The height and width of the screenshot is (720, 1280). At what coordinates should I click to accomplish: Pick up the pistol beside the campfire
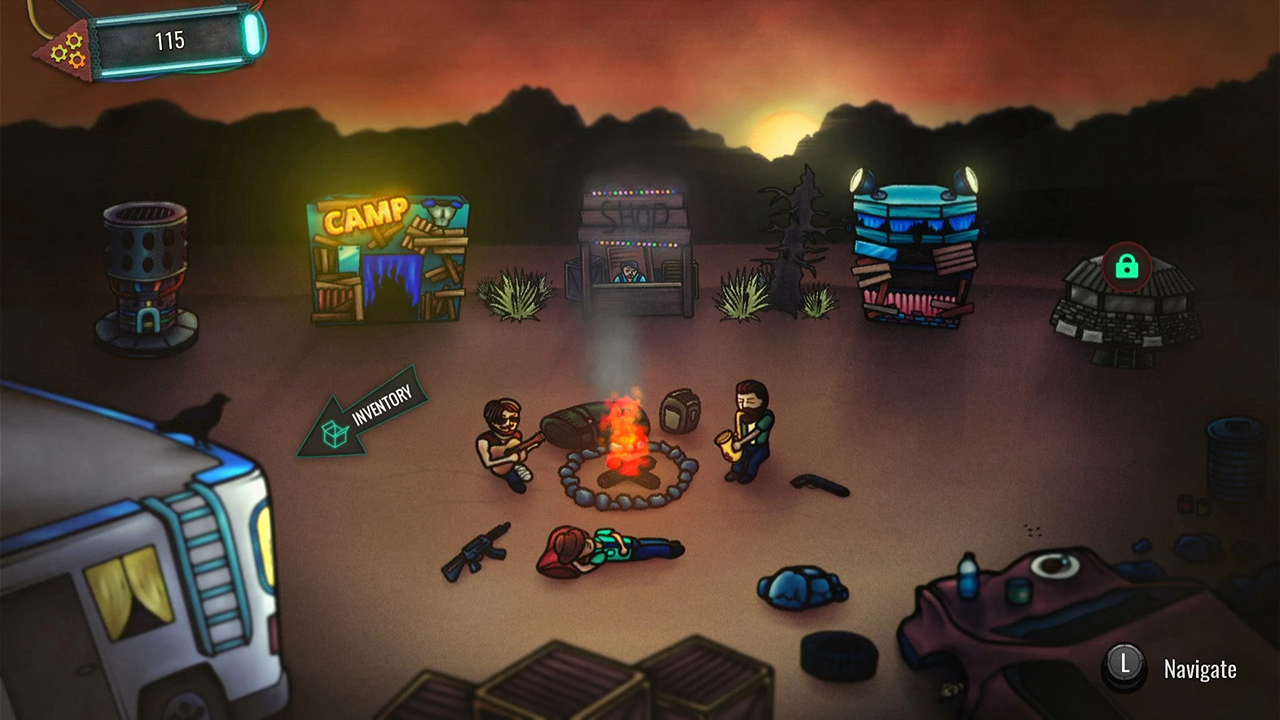[820, 488]
